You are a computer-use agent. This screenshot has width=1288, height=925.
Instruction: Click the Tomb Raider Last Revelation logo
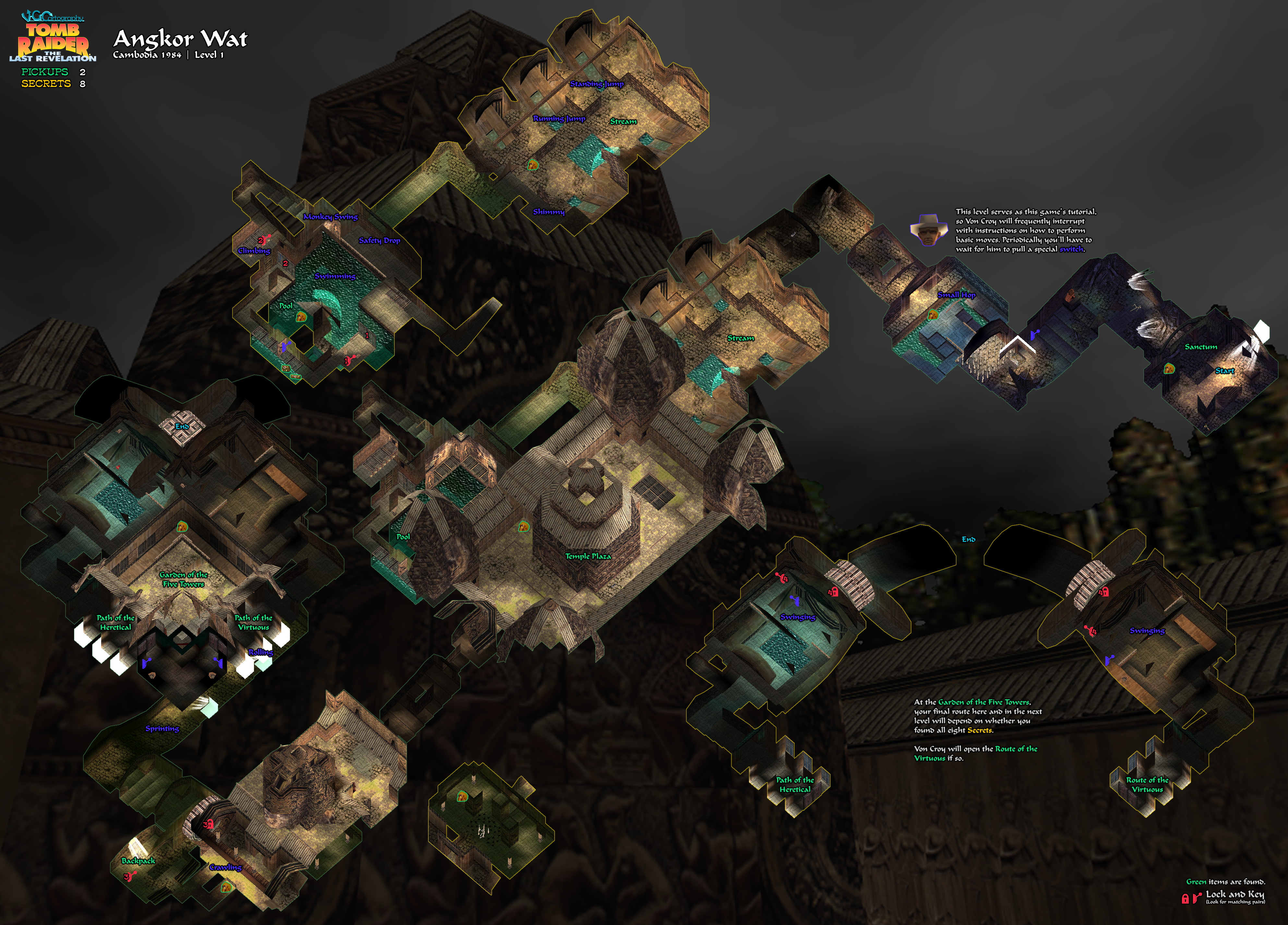point(53,38)
